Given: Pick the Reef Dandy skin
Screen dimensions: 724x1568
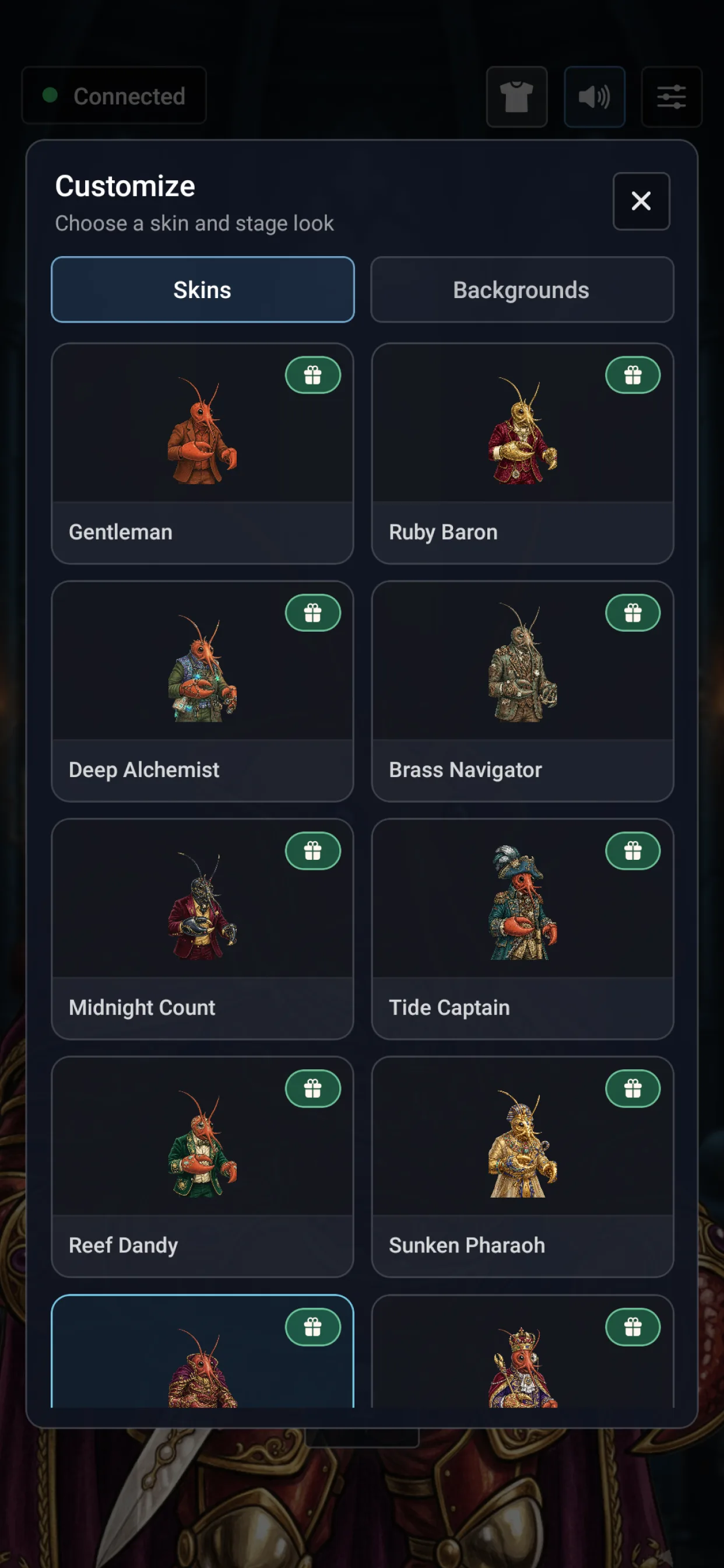Looking at the screenshot, I should coord(203,1165).
